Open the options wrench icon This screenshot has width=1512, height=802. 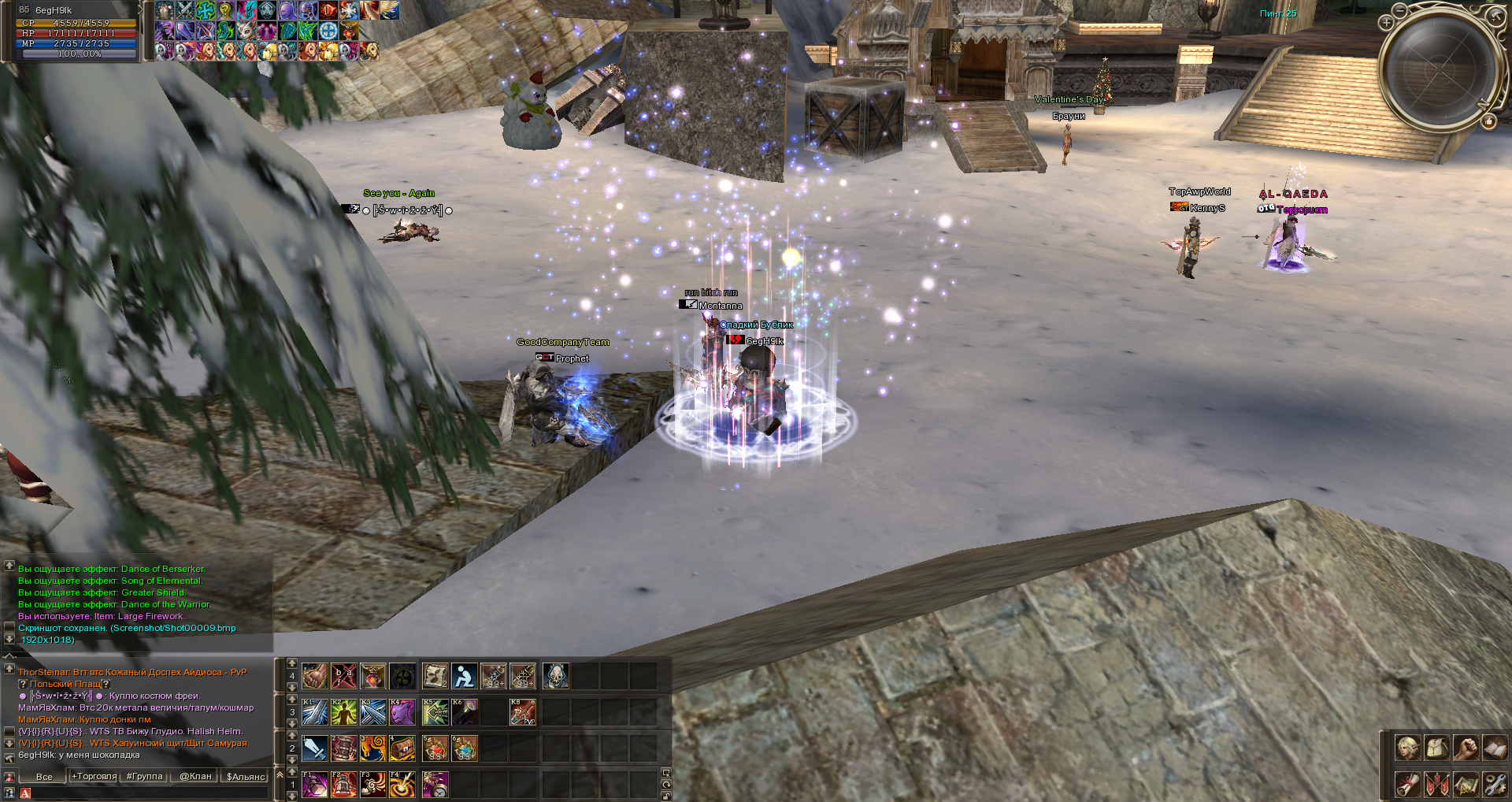pyautogui.click(x=1495, y=785)
